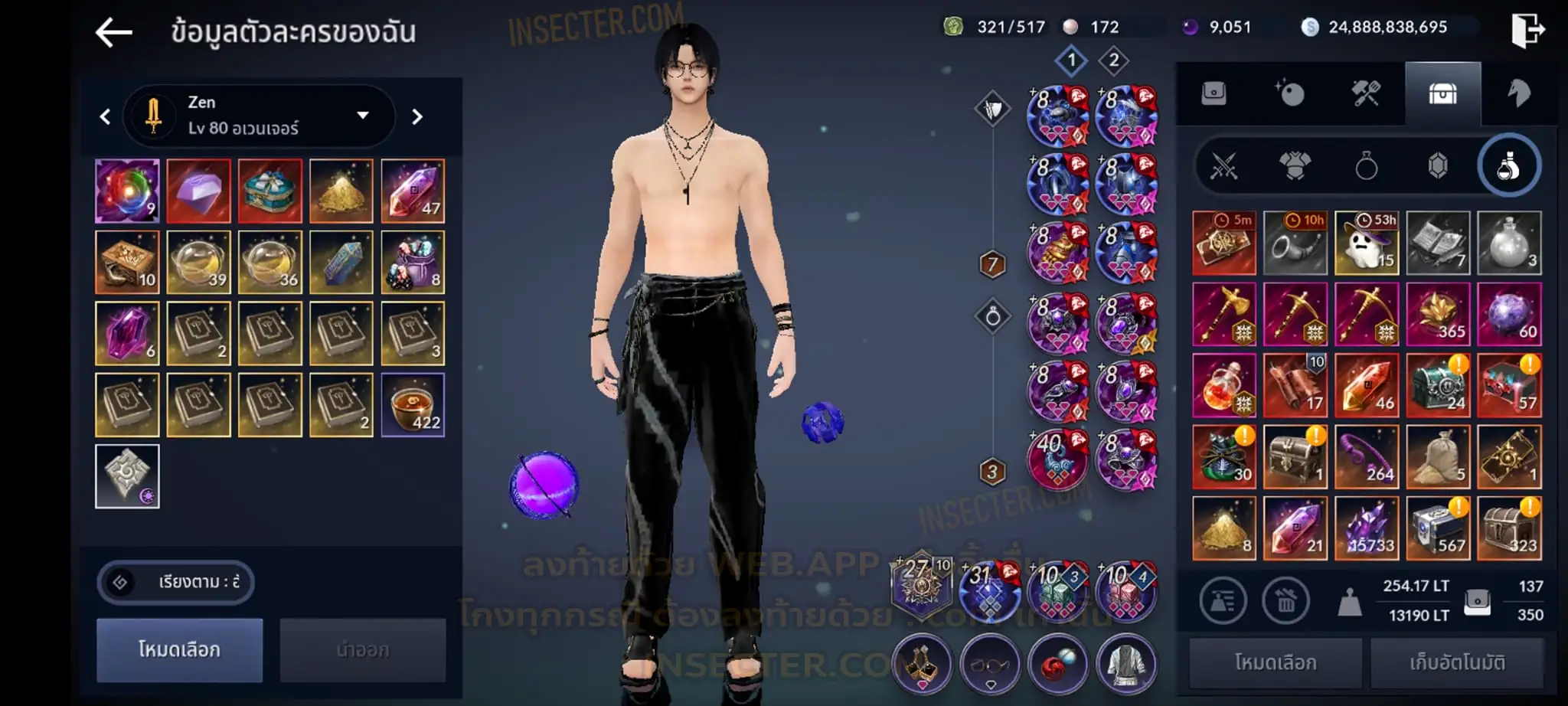
Task: Open the sort-by selector
Action: 175,582
